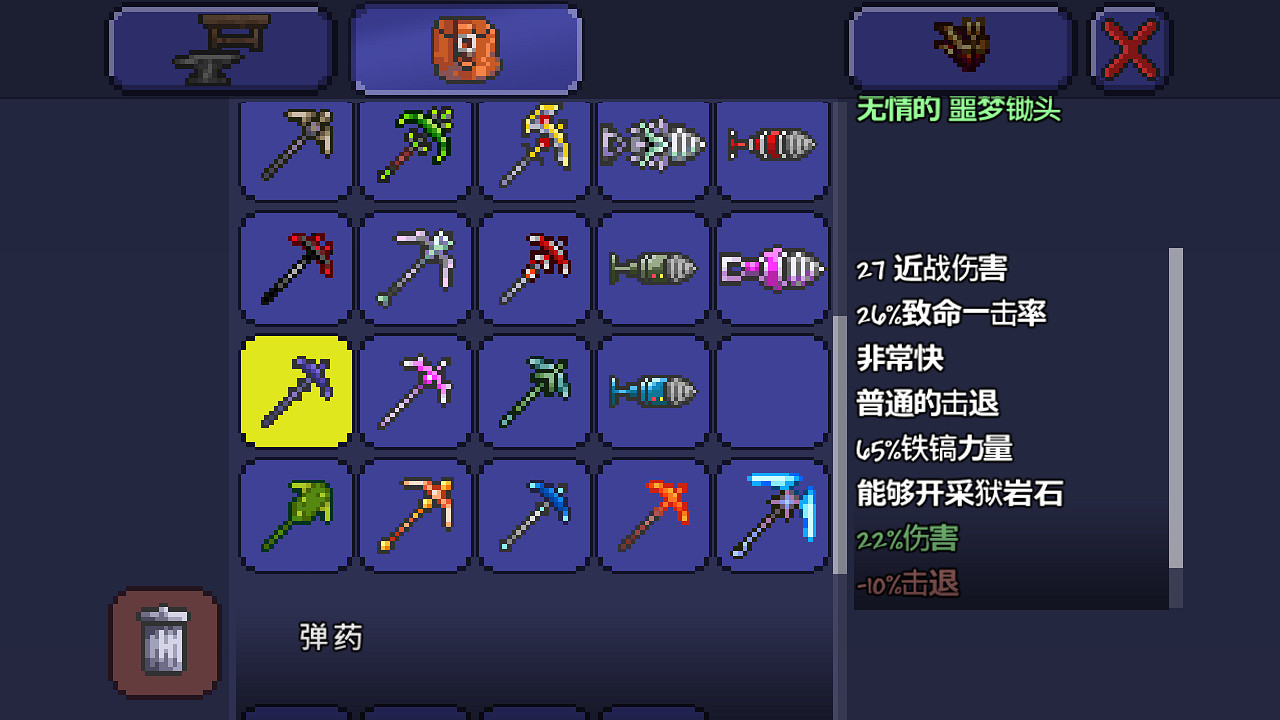Select the teal Mythril Pickaxe
The height and width of the screenshot is (720, 1280).
tap(533, 390)
